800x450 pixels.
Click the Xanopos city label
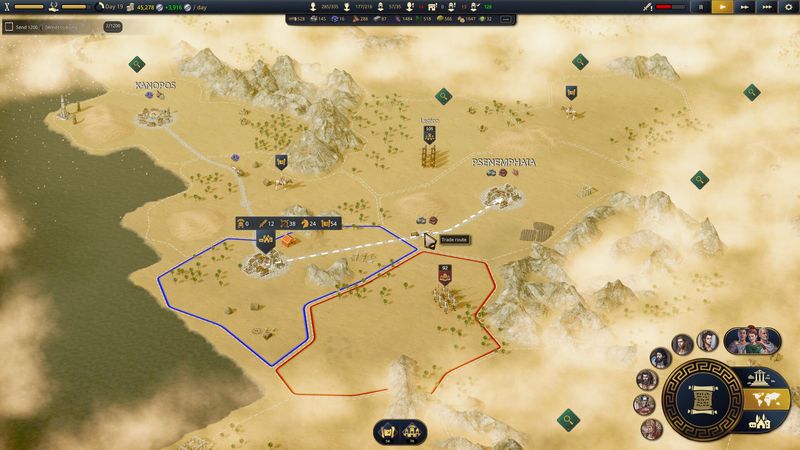point(155,86)
